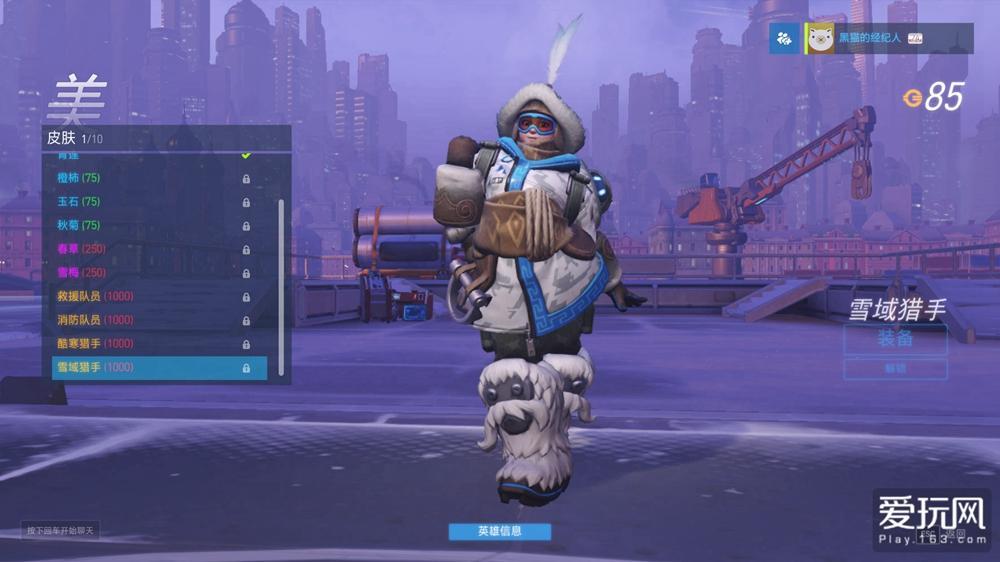Screen dimensions: 1000x562
Task: Pick the 秋菊 (75) skin
Action: coord(150,225)
